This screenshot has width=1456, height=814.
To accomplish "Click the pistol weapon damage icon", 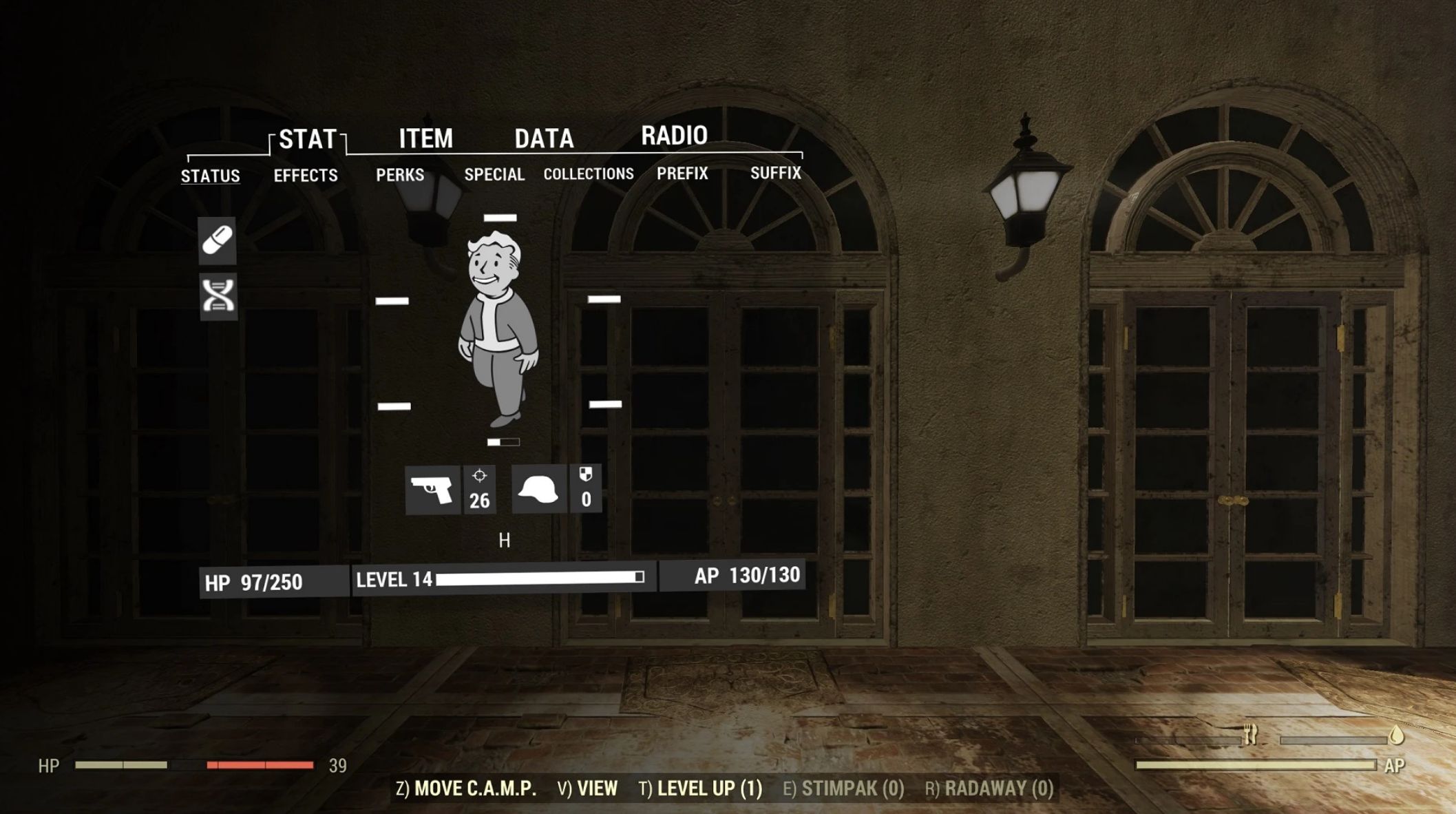I will (432, 490).
